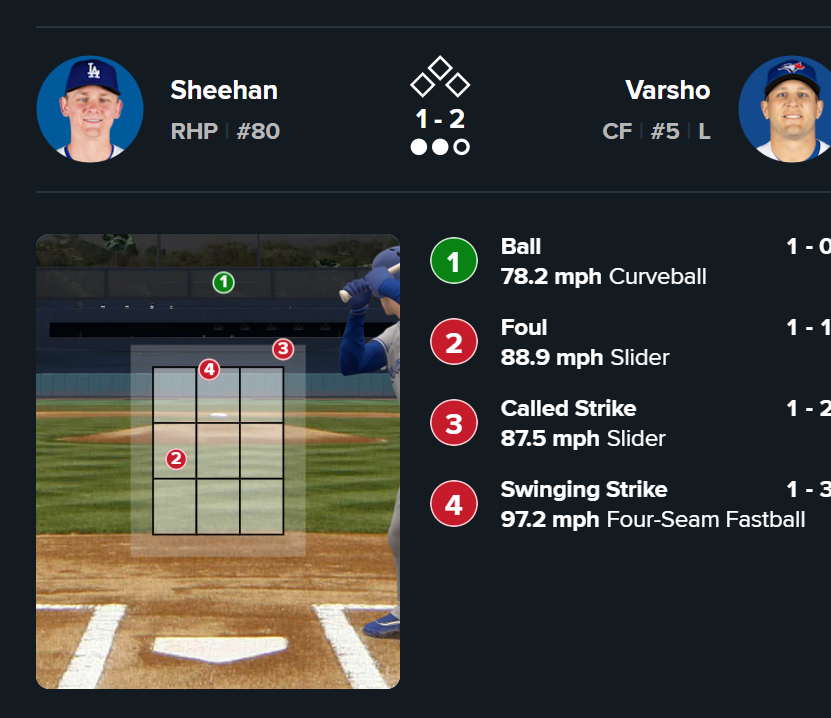Select pitch 2 marker inside strike zone

point(176,459)
